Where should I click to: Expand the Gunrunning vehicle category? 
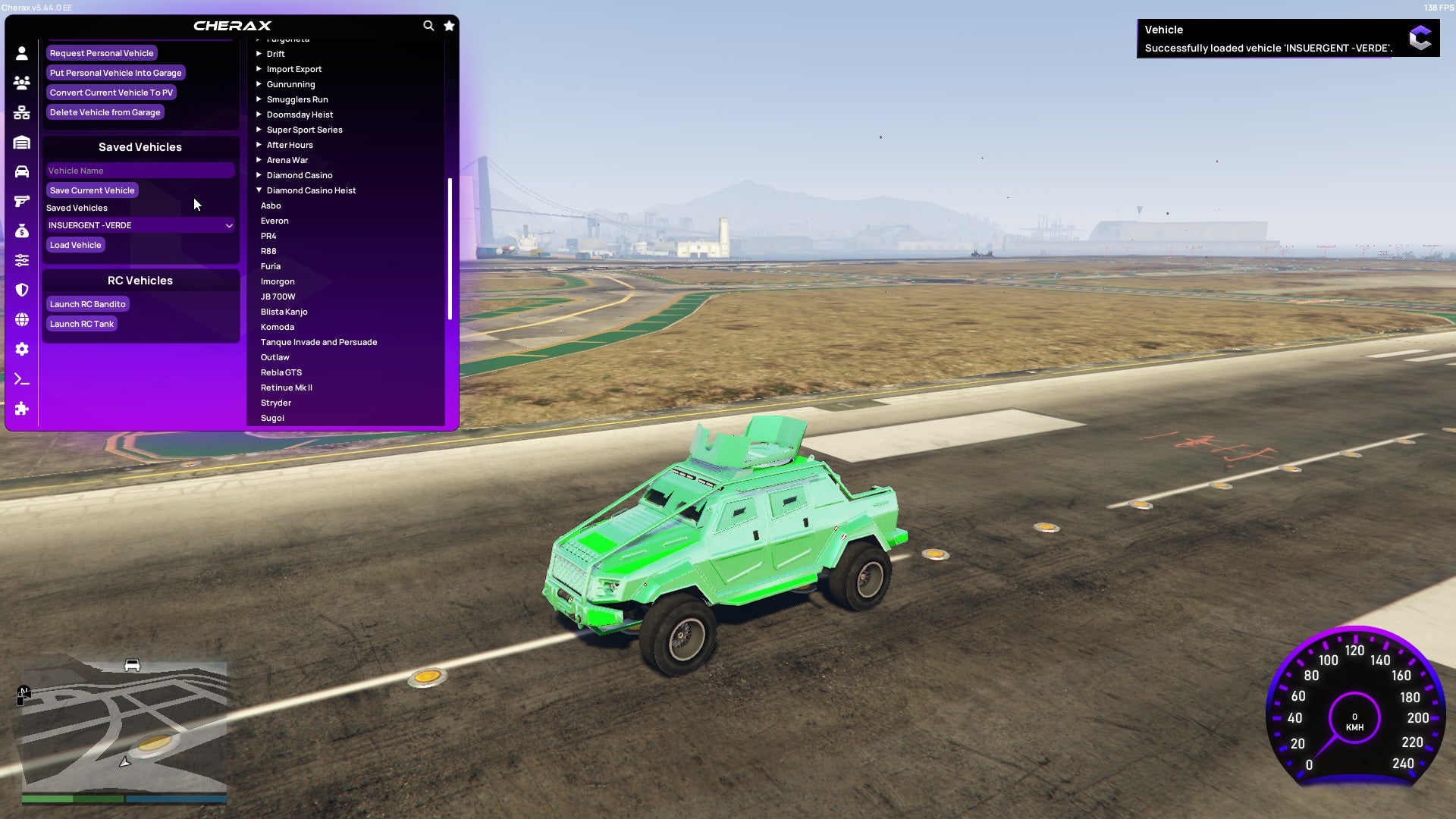coord(290,83)
